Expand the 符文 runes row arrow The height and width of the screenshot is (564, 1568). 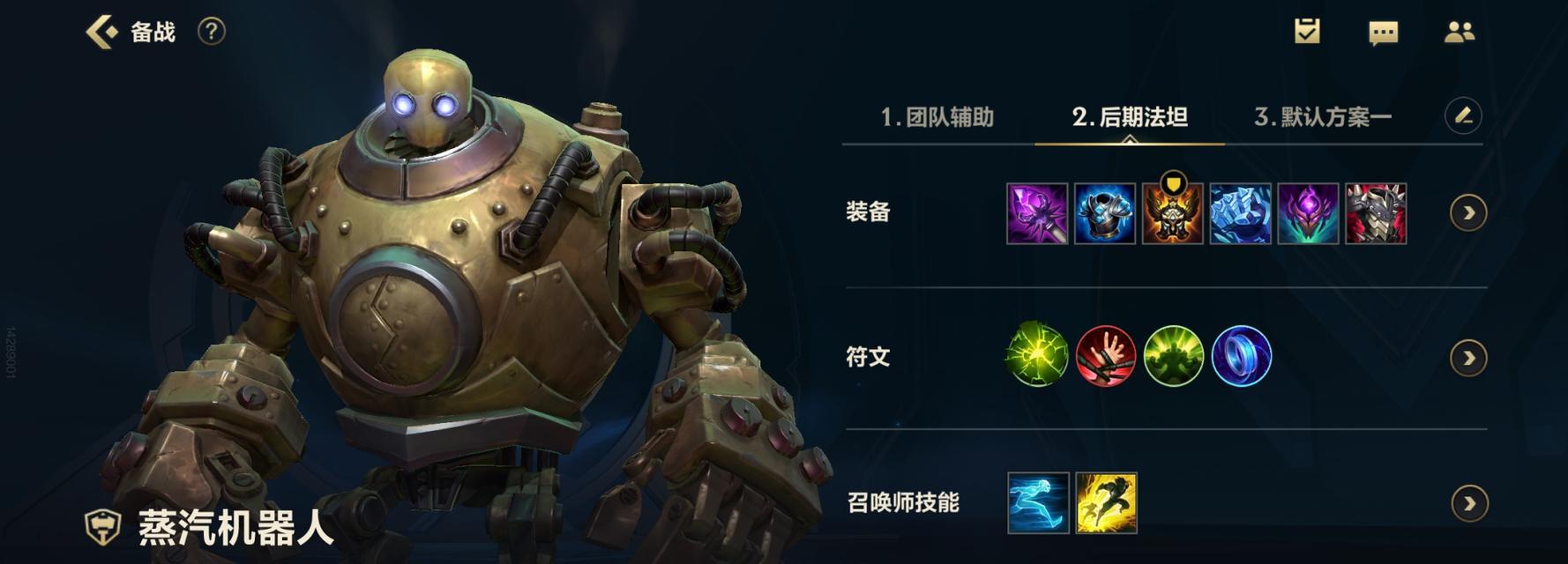click(1468, 358)
